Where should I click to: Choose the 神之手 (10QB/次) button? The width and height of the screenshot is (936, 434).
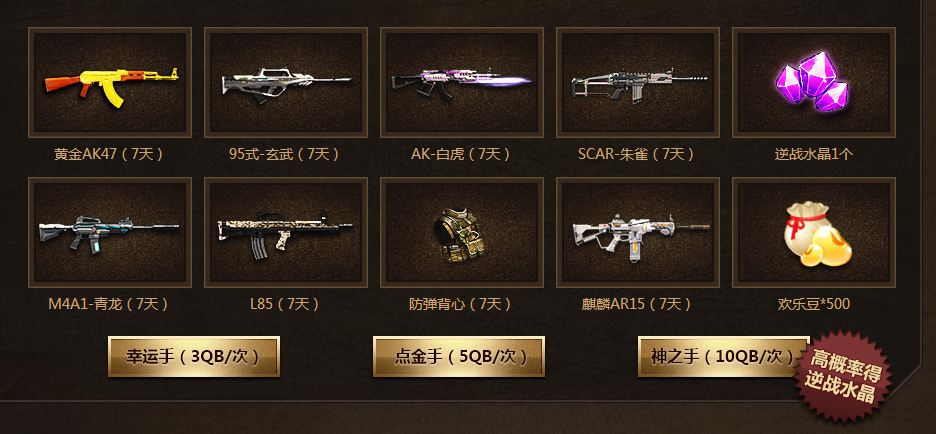pyautogui.click(x=722, y=356)
